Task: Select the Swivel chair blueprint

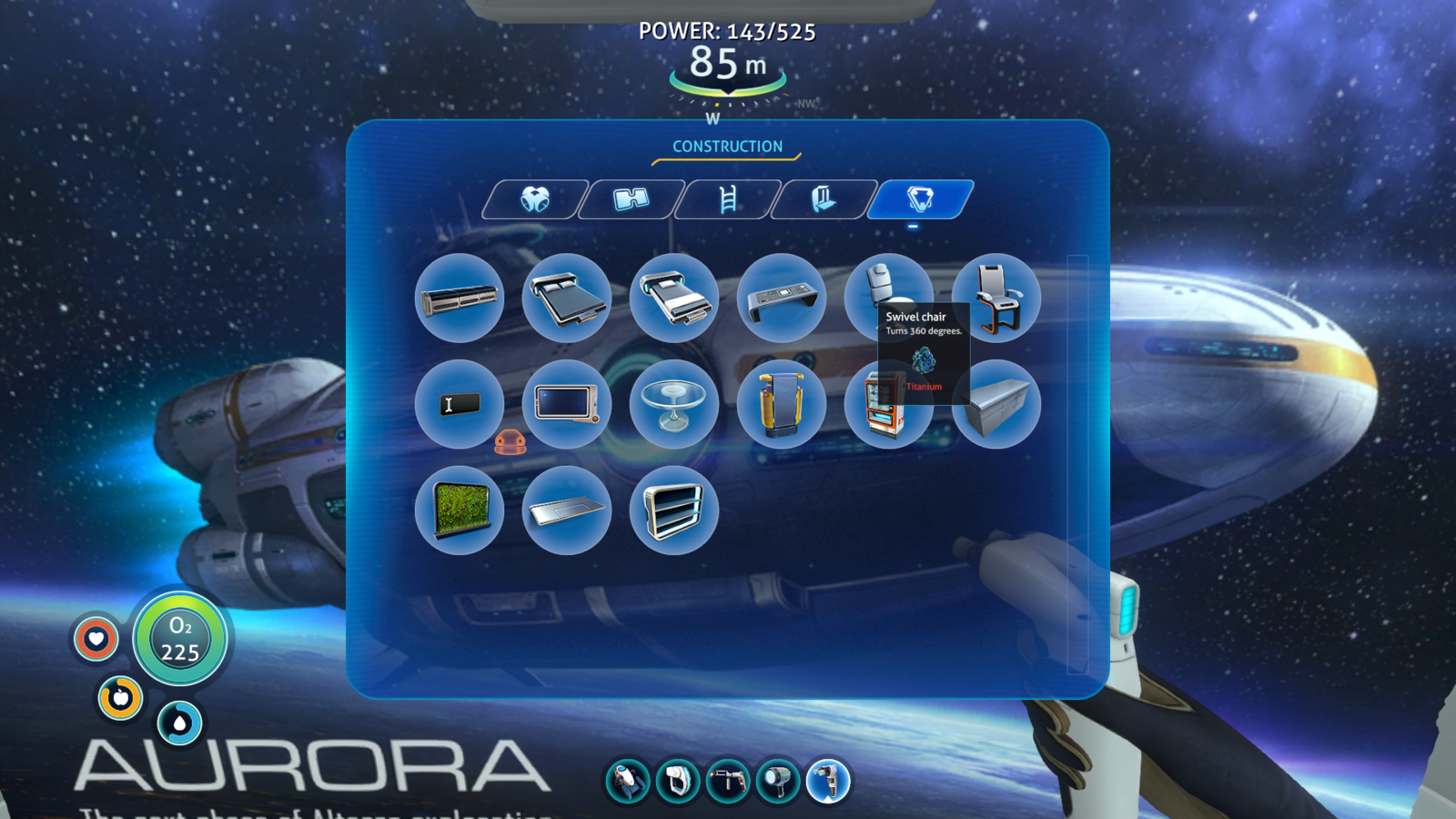Action: click(x=888, y=289)
